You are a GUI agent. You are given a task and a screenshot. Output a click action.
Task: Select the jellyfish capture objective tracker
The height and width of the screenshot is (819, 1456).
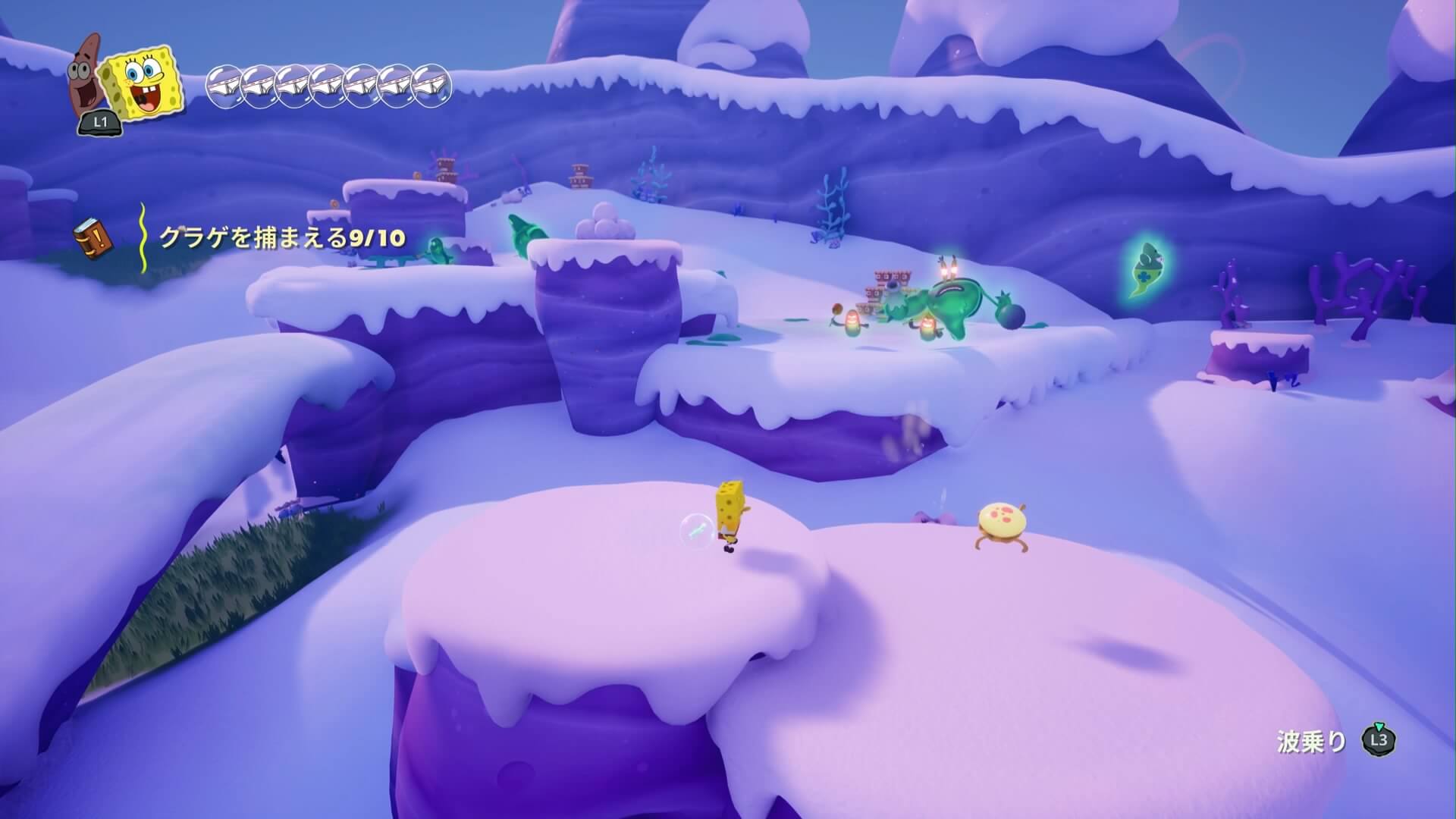pos(282,238)
